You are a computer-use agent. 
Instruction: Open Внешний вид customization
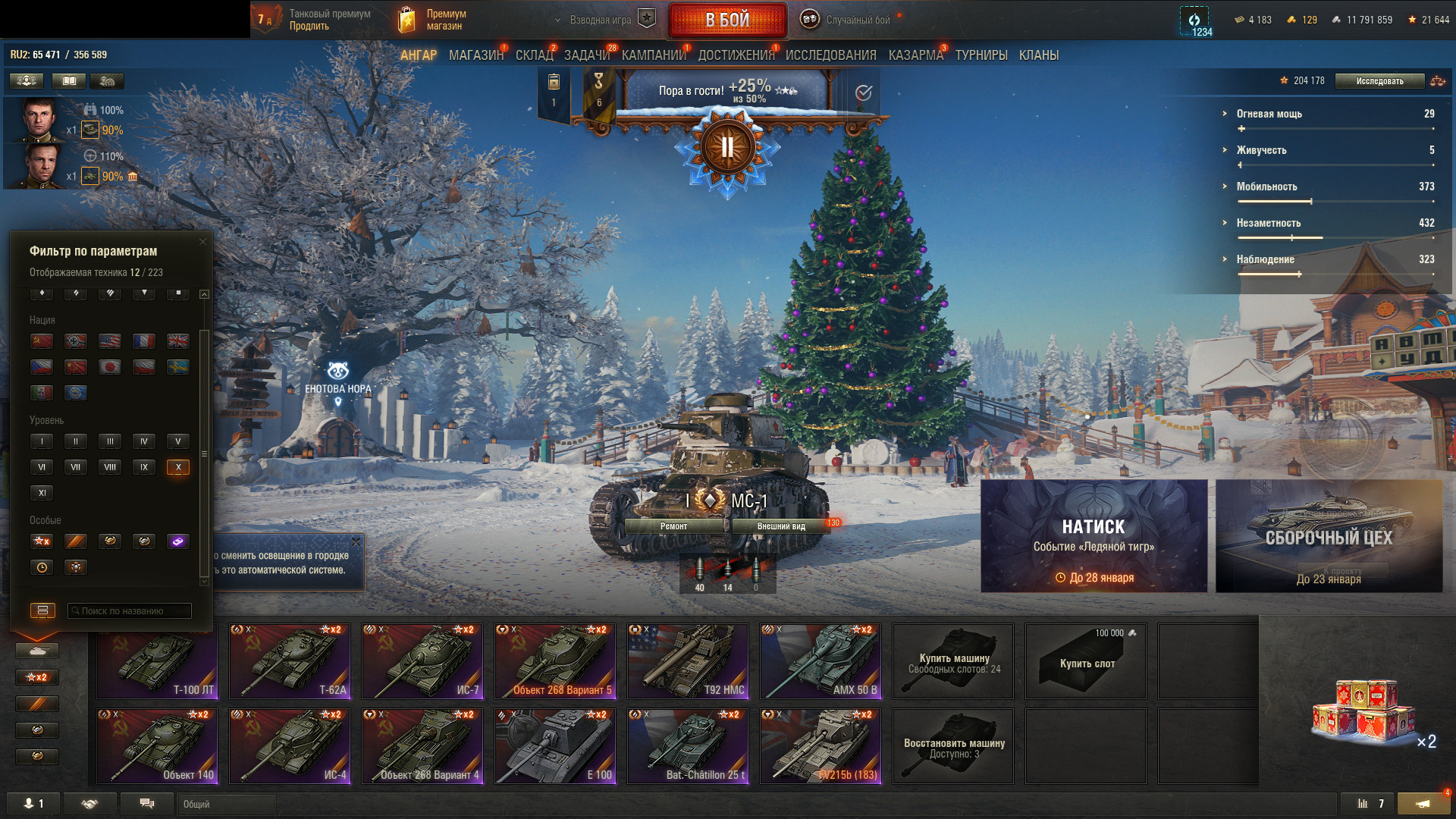coord(781,526)
